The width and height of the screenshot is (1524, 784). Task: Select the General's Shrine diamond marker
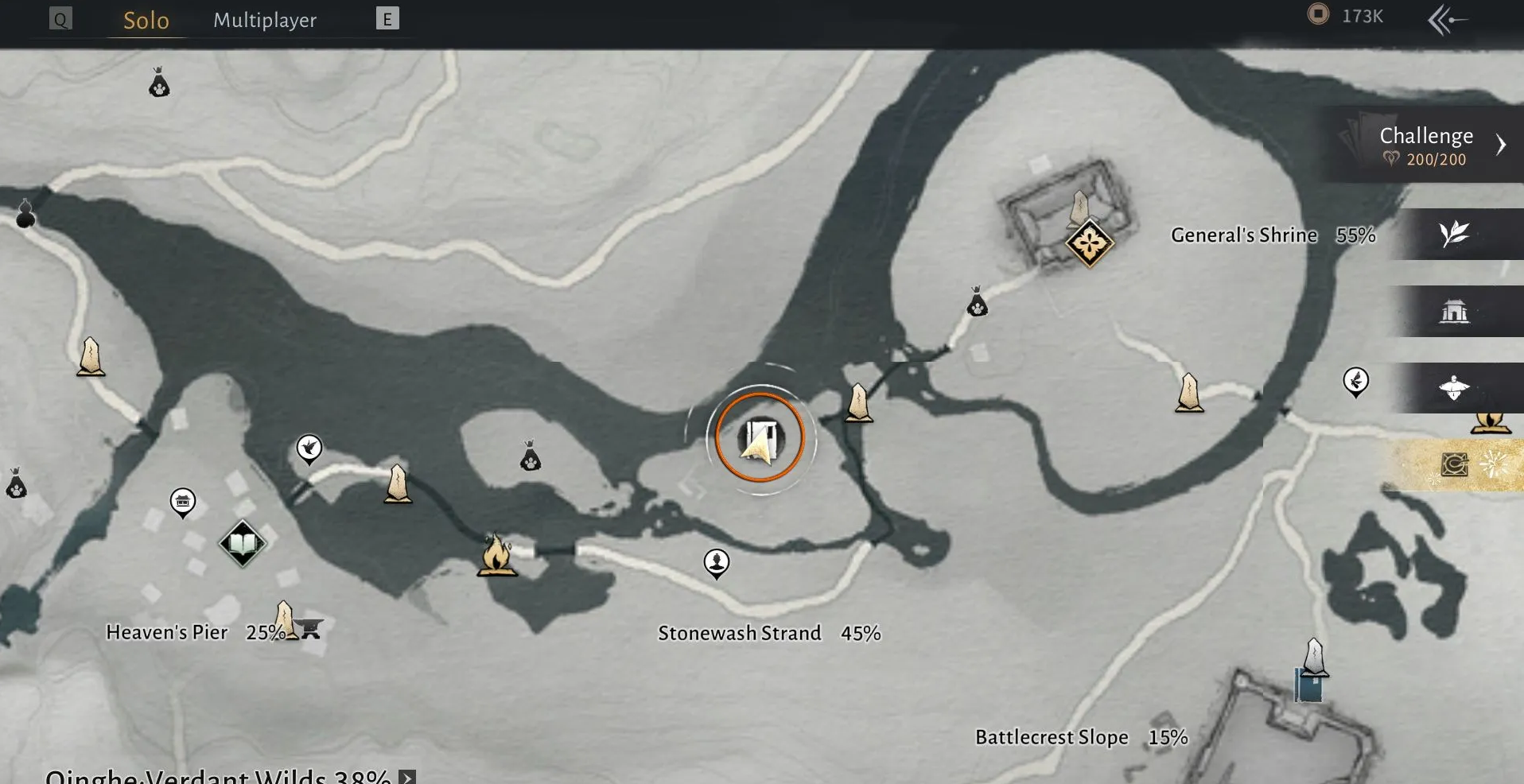pyautogui.click(x=1089, y=243)
